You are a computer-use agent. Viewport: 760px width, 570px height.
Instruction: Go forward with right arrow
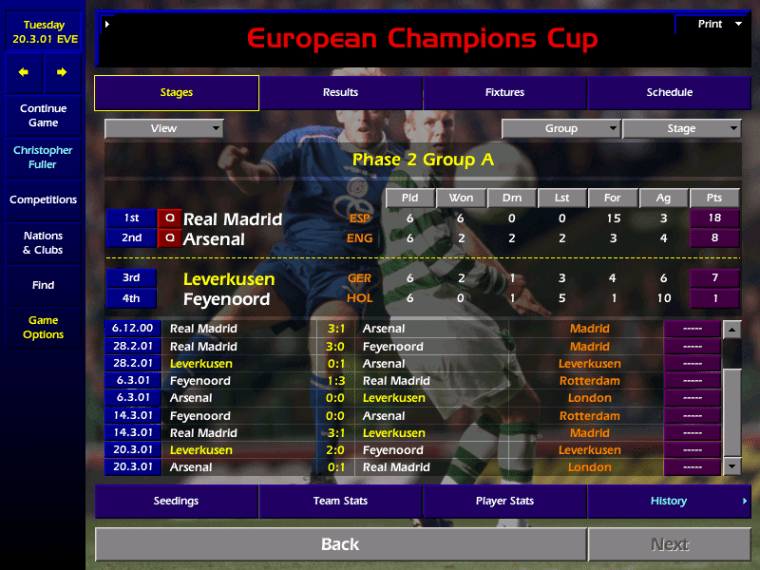pos(61,72)
